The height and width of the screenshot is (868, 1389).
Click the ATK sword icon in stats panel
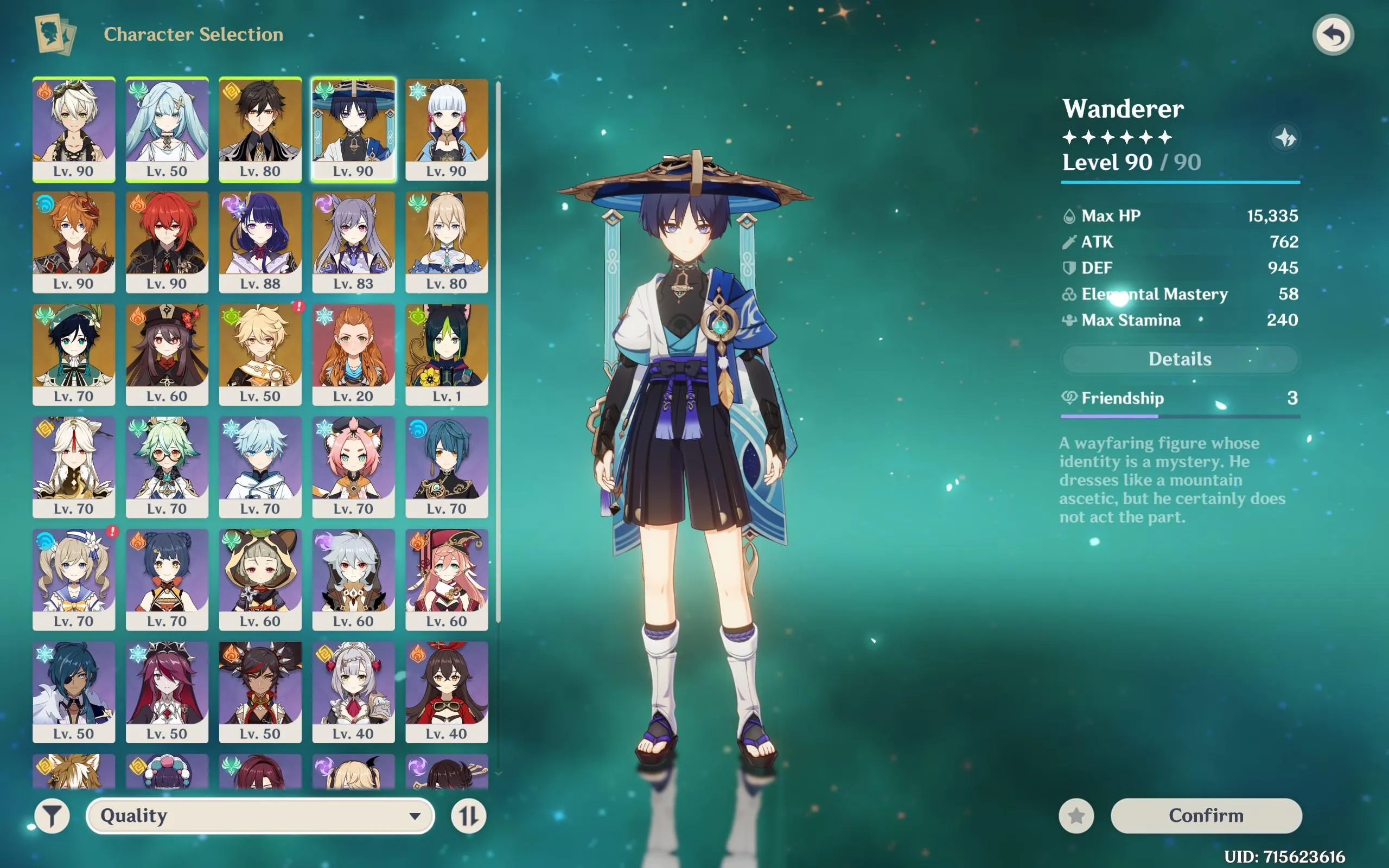[1069, 242]
